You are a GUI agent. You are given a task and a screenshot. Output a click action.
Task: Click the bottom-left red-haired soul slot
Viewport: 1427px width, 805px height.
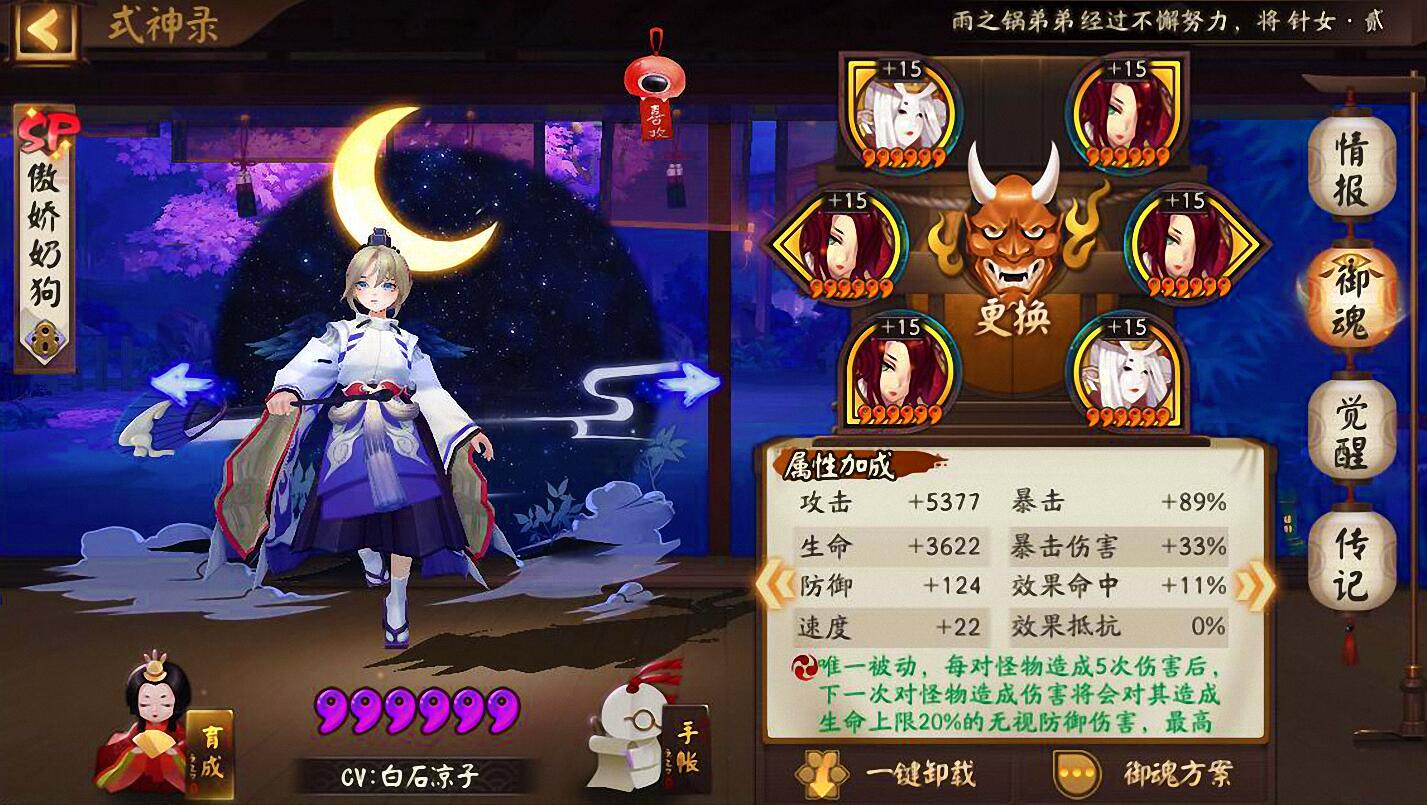(x=893, y=370)
